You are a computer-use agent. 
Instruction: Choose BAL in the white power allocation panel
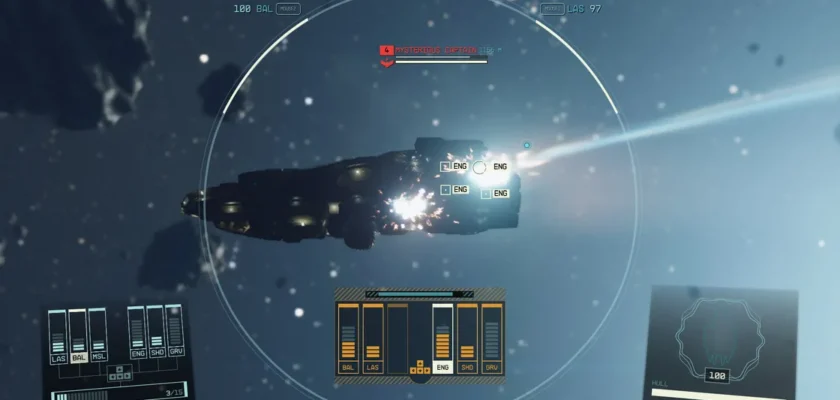78,356
